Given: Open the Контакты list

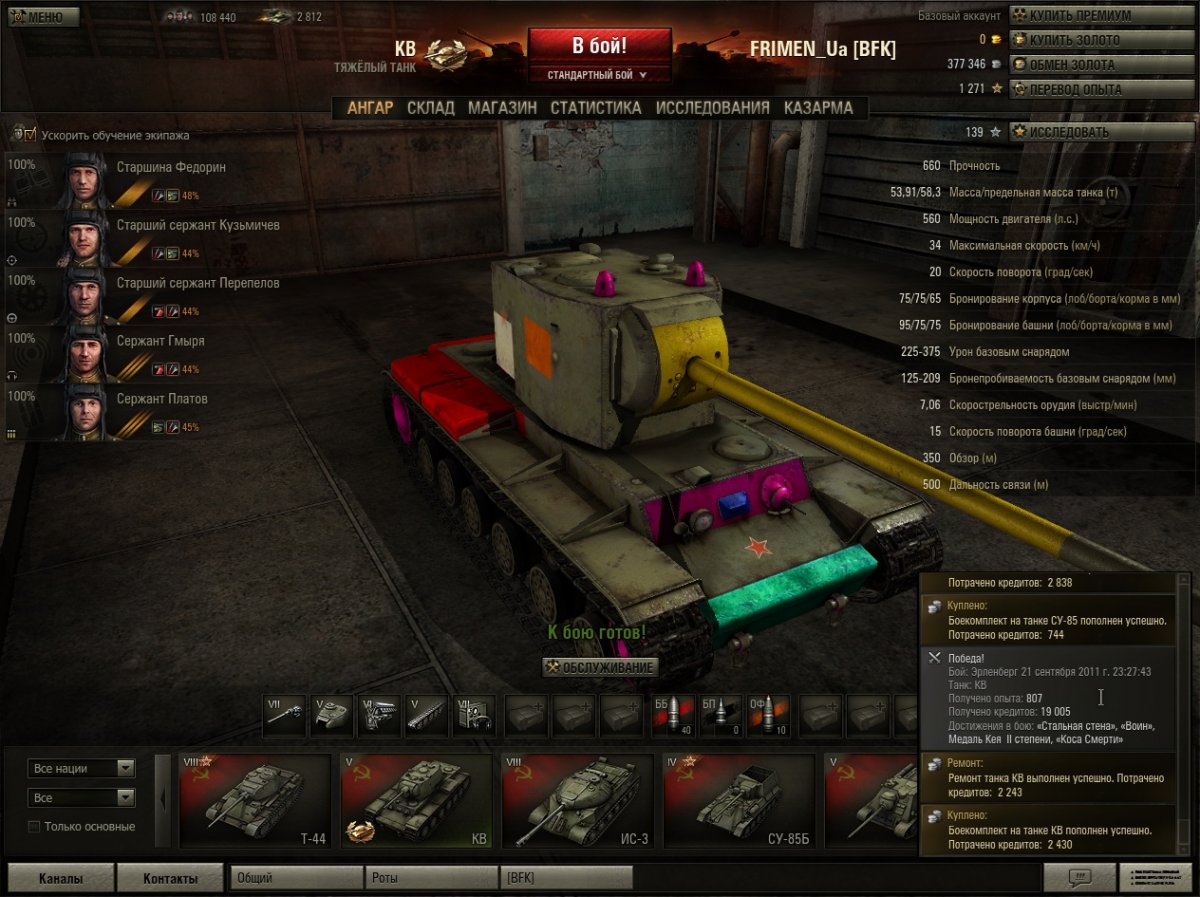Looking at the screenshot, I should tap(169, 879).
